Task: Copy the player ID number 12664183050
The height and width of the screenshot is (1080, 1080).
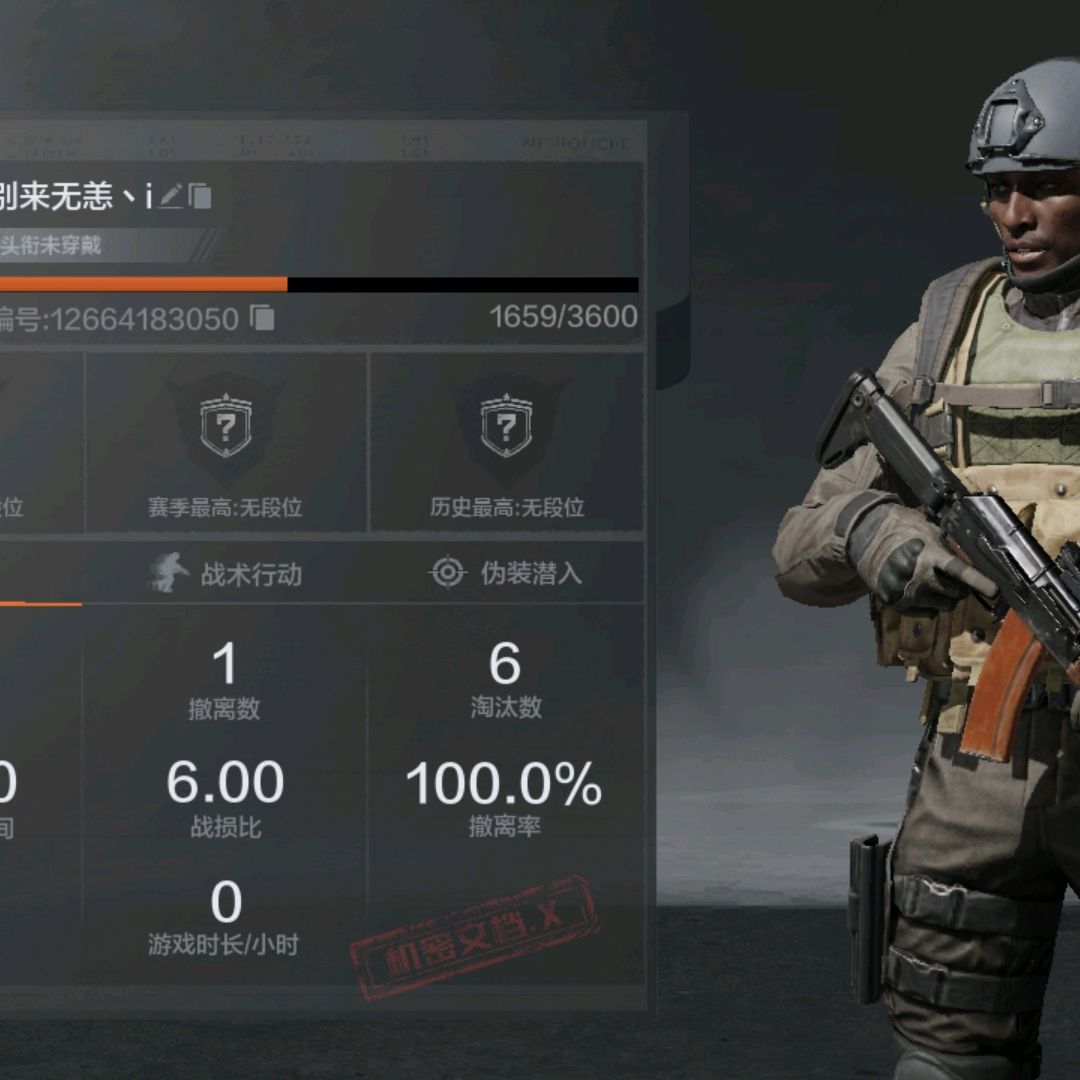Action: pos(262,318)
